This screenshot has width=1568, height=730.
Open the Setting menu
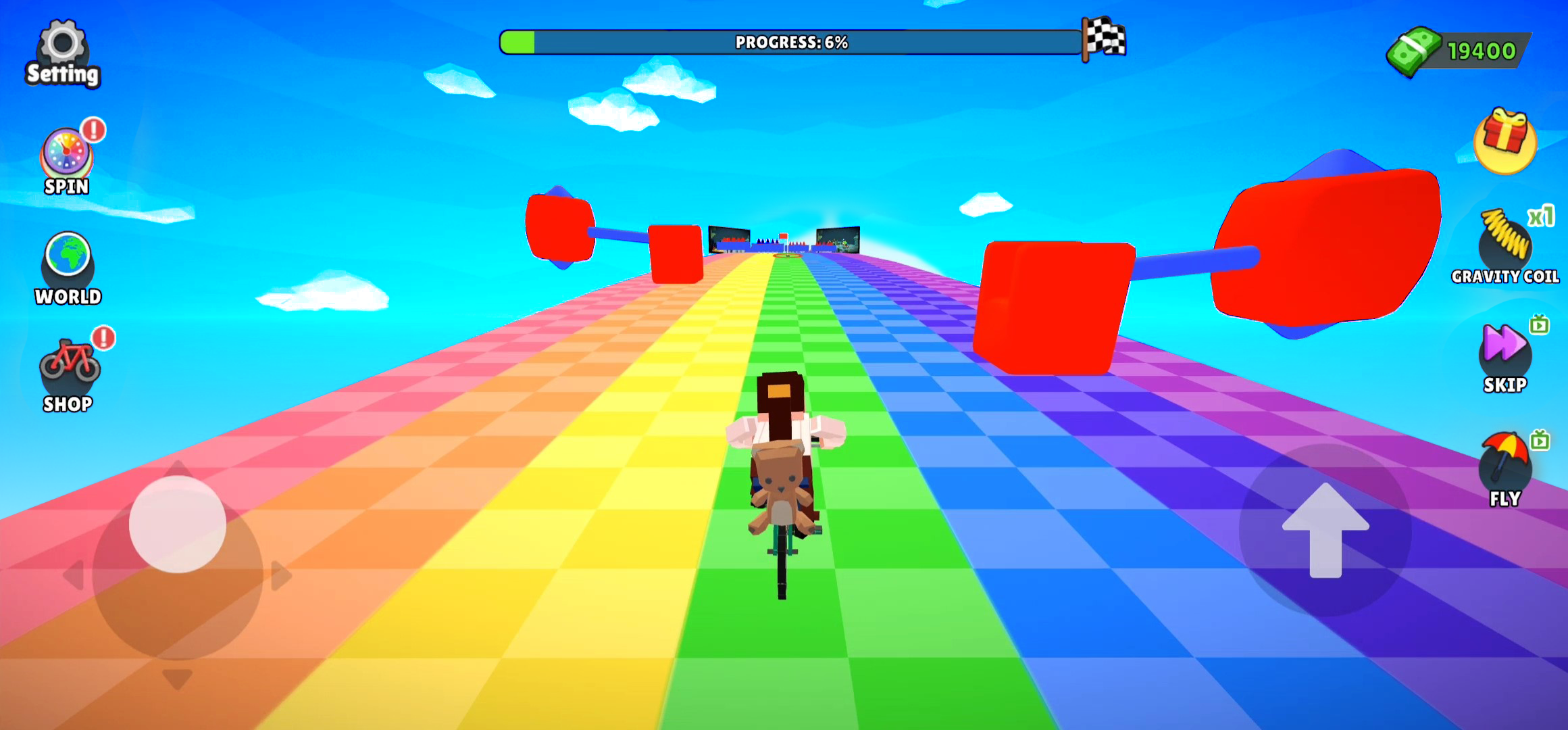[63, 47]
